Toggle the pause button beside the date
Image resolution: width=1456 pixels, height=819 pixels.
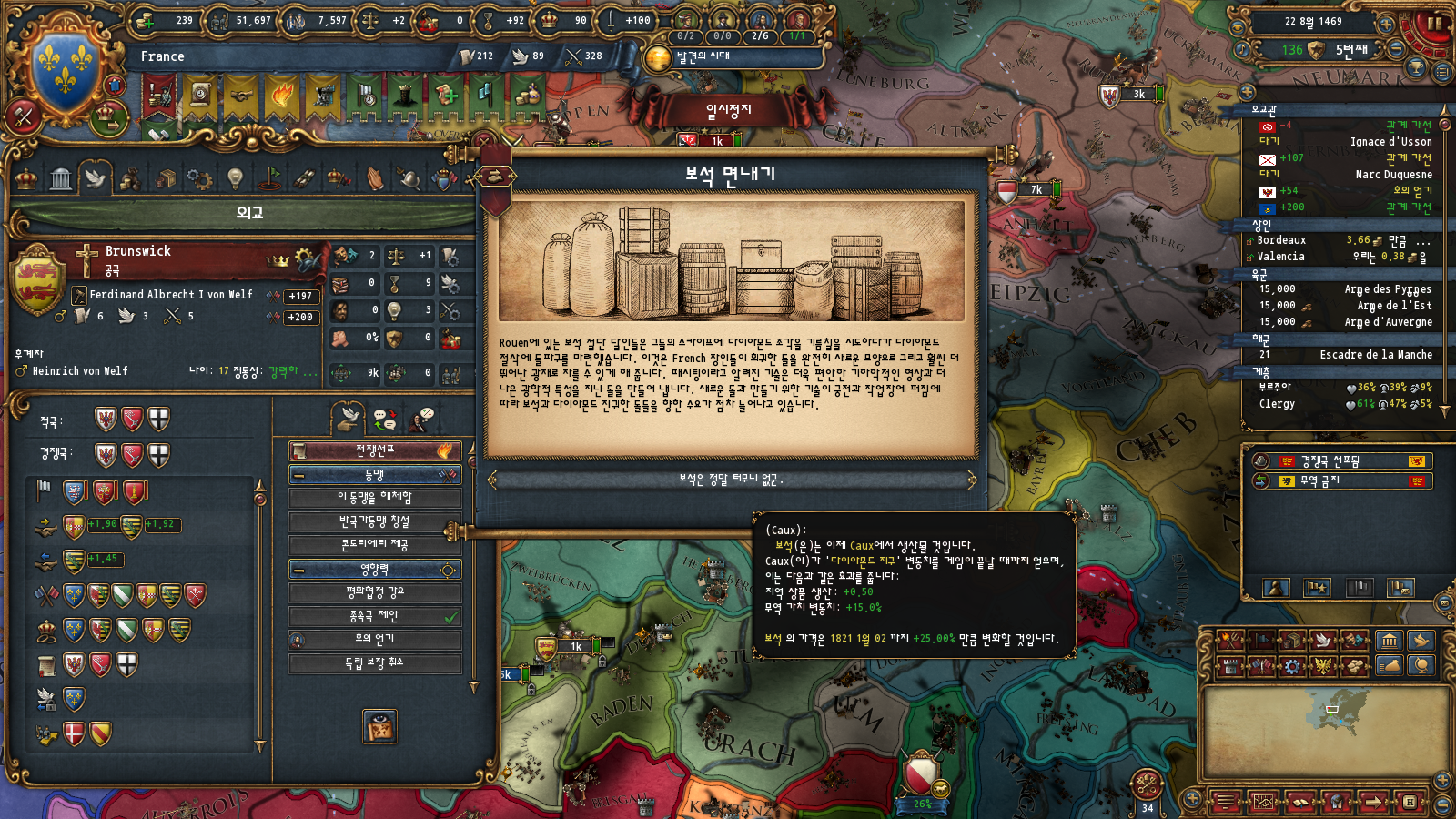(1433, 23)
